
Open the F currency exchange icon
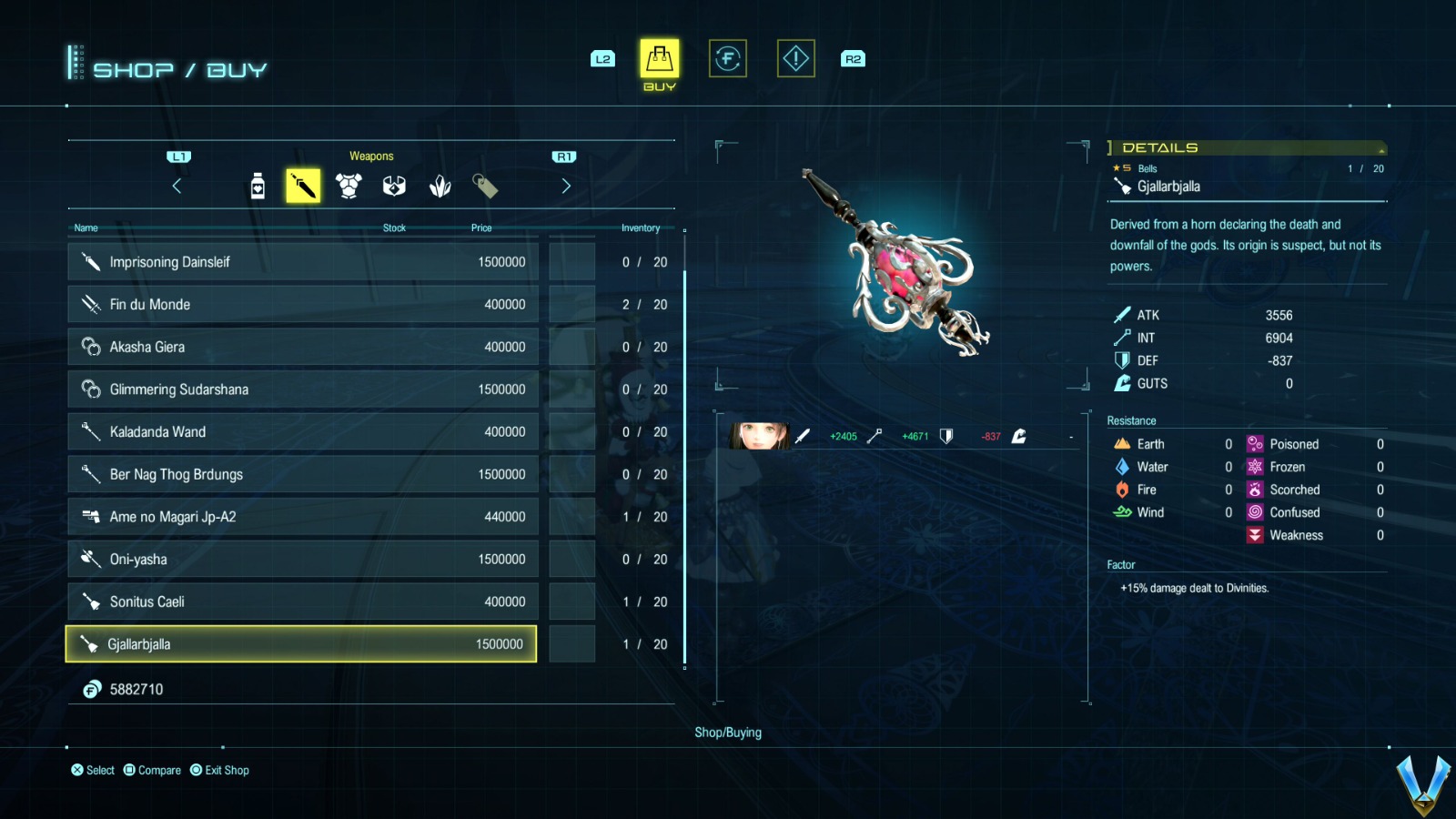[x=727, y=57]
